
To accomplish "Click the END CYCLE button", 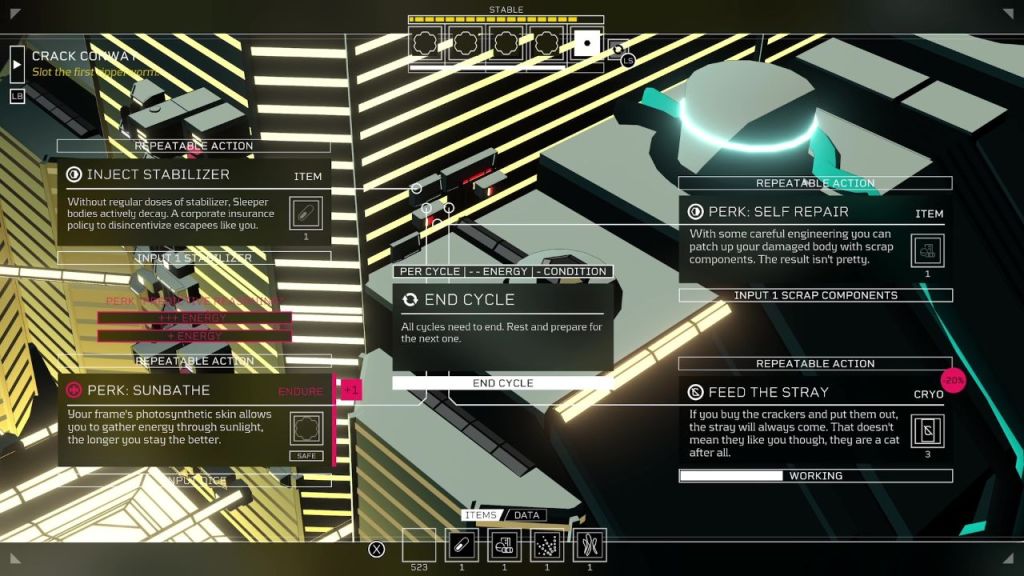I will (x=502, y=383).
